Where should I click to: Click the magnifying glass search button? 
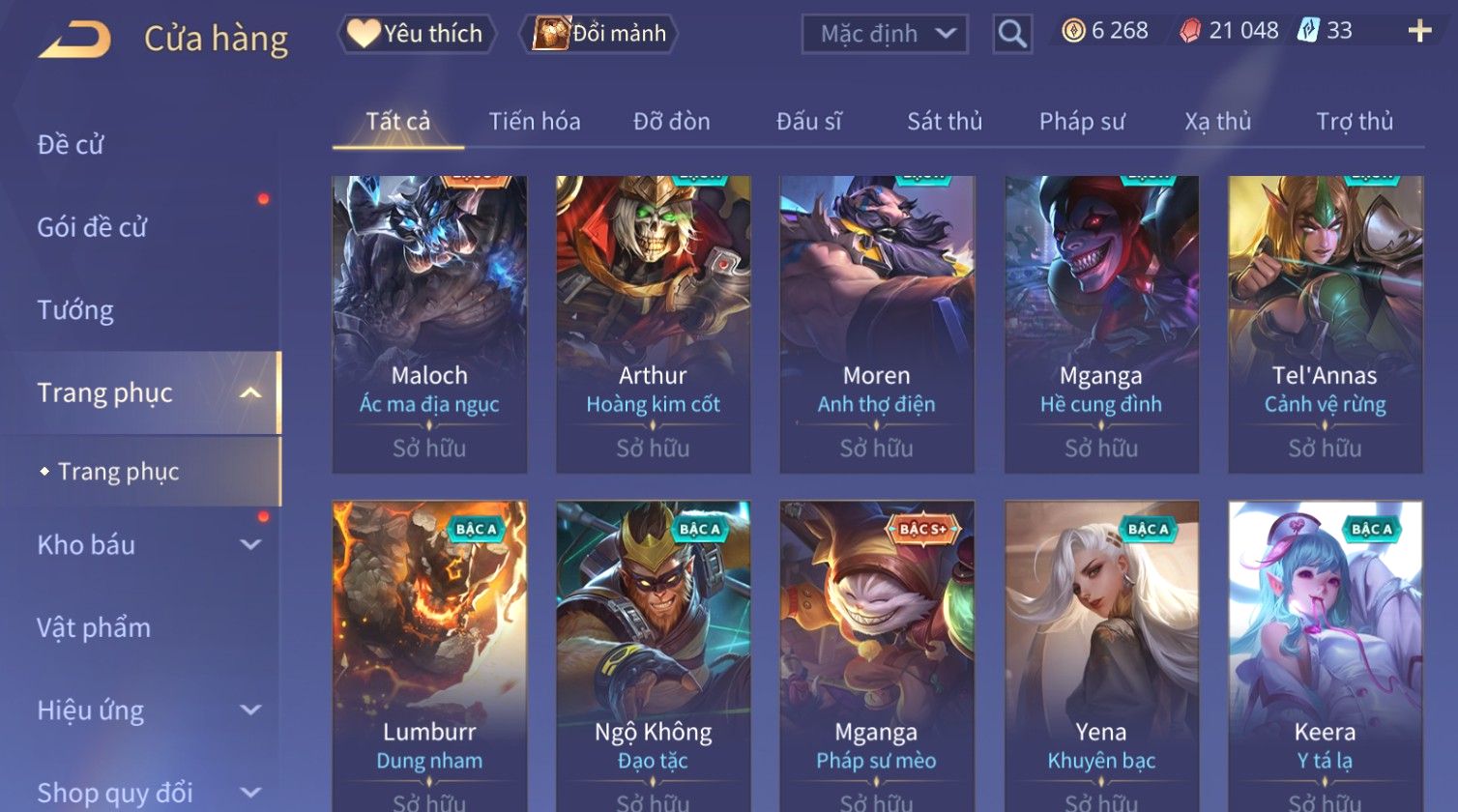click(1012, 35)
